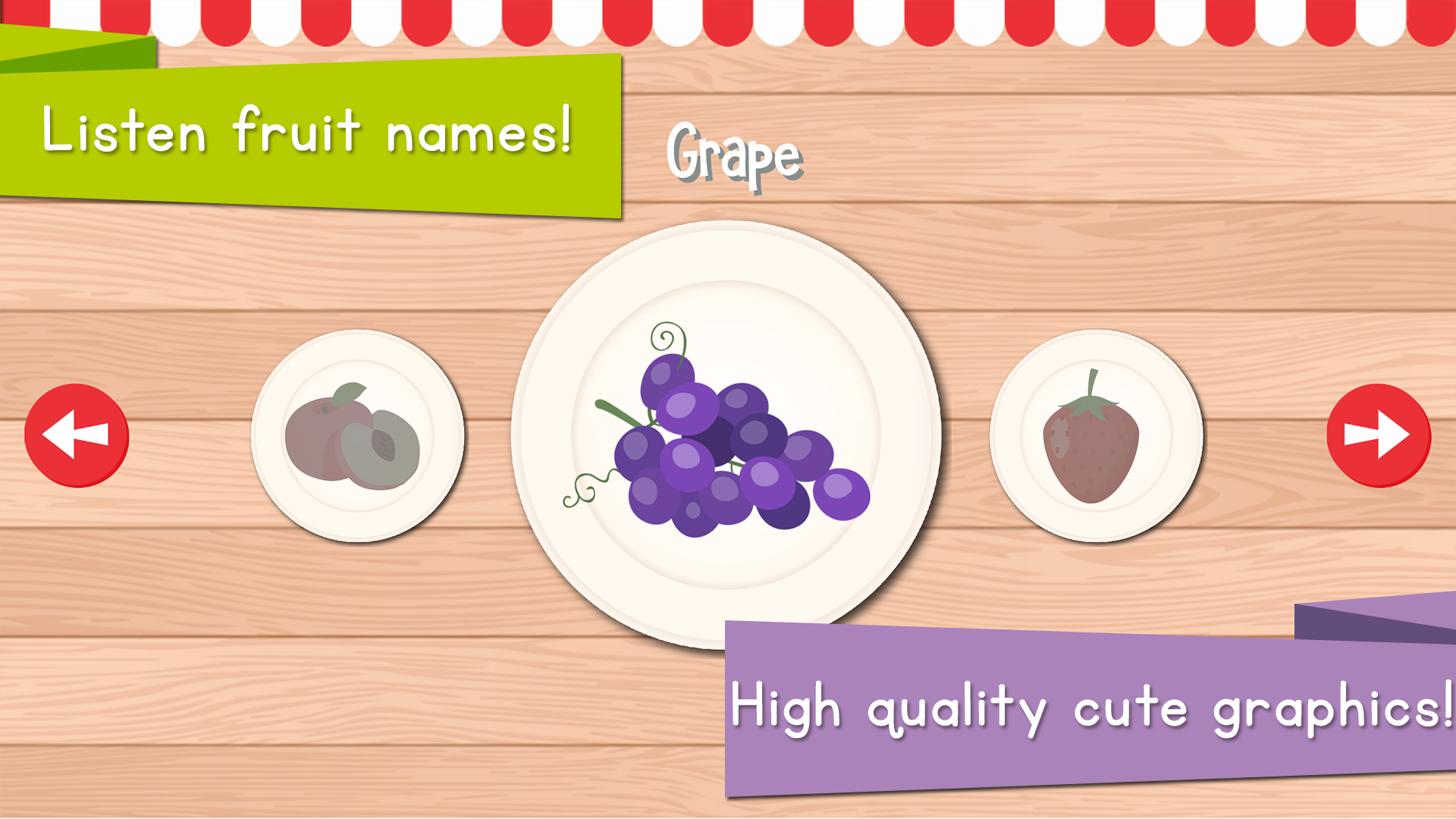Image resolution: width=1456 pixels, height=819 pixels.
Task: Click the red and white striped awning
Action: coord(834,19)
